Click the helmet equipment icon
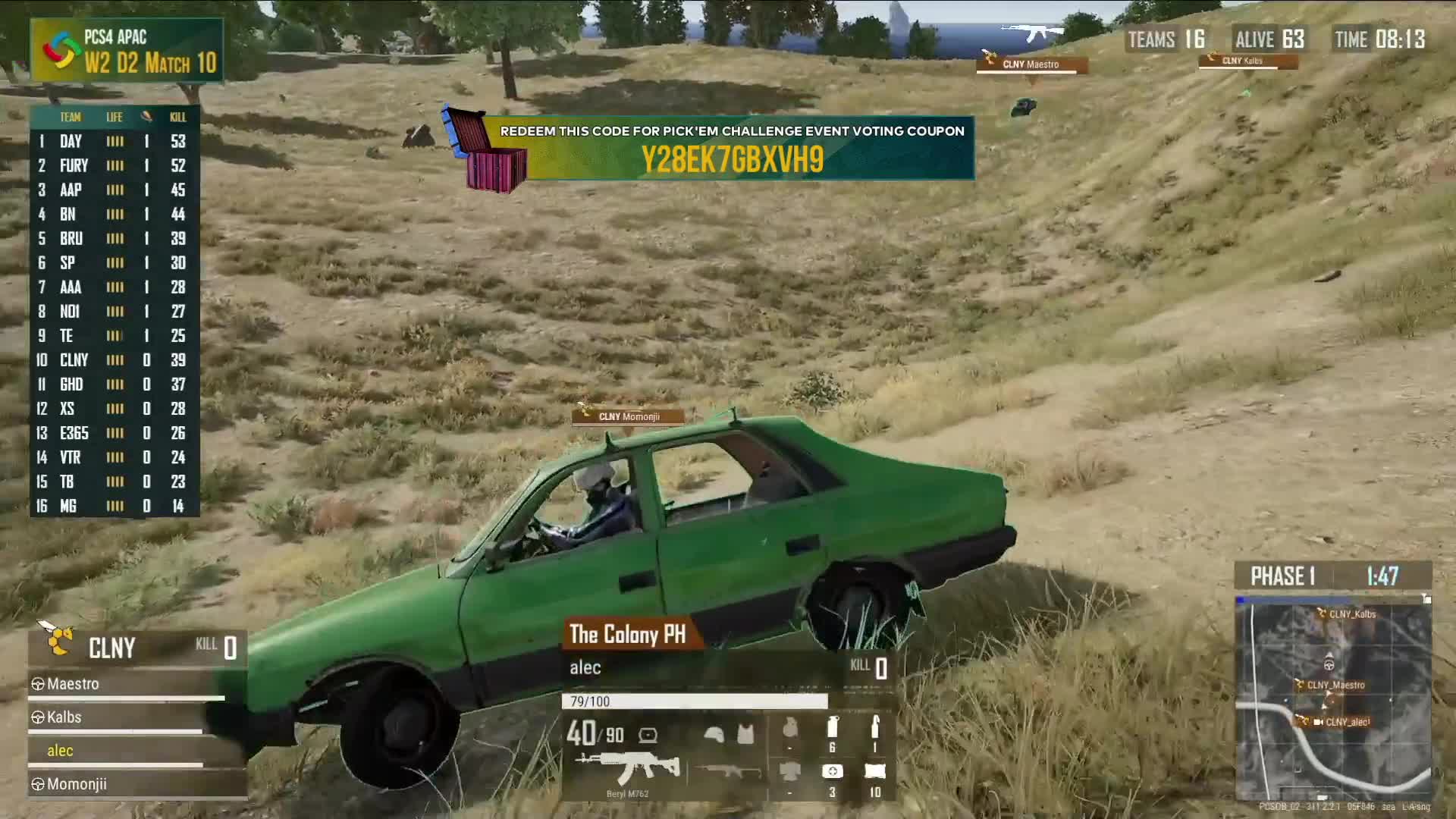The image size is (1456, 819). click(714, 733)
